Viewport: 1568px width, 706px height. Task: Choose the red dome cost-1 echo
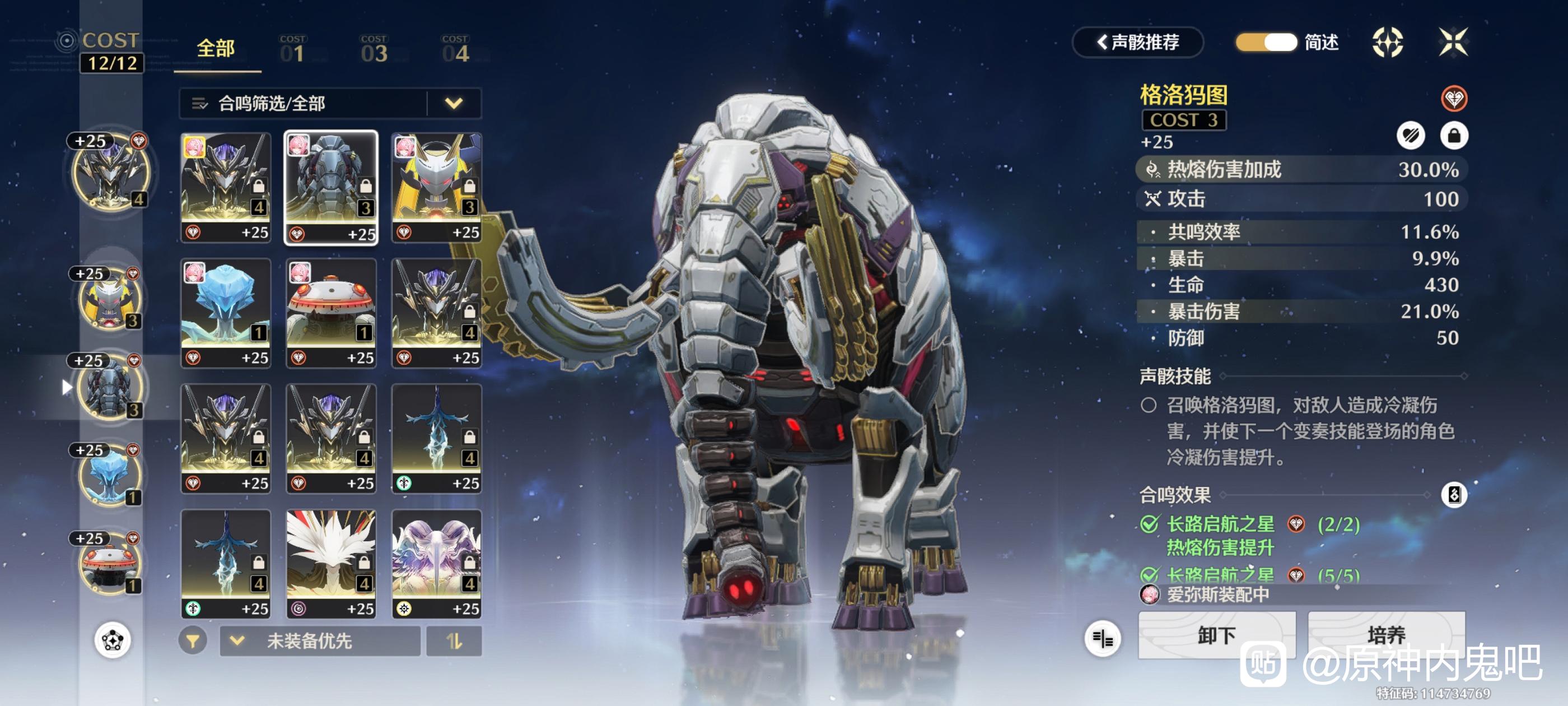tap(331, 313)
